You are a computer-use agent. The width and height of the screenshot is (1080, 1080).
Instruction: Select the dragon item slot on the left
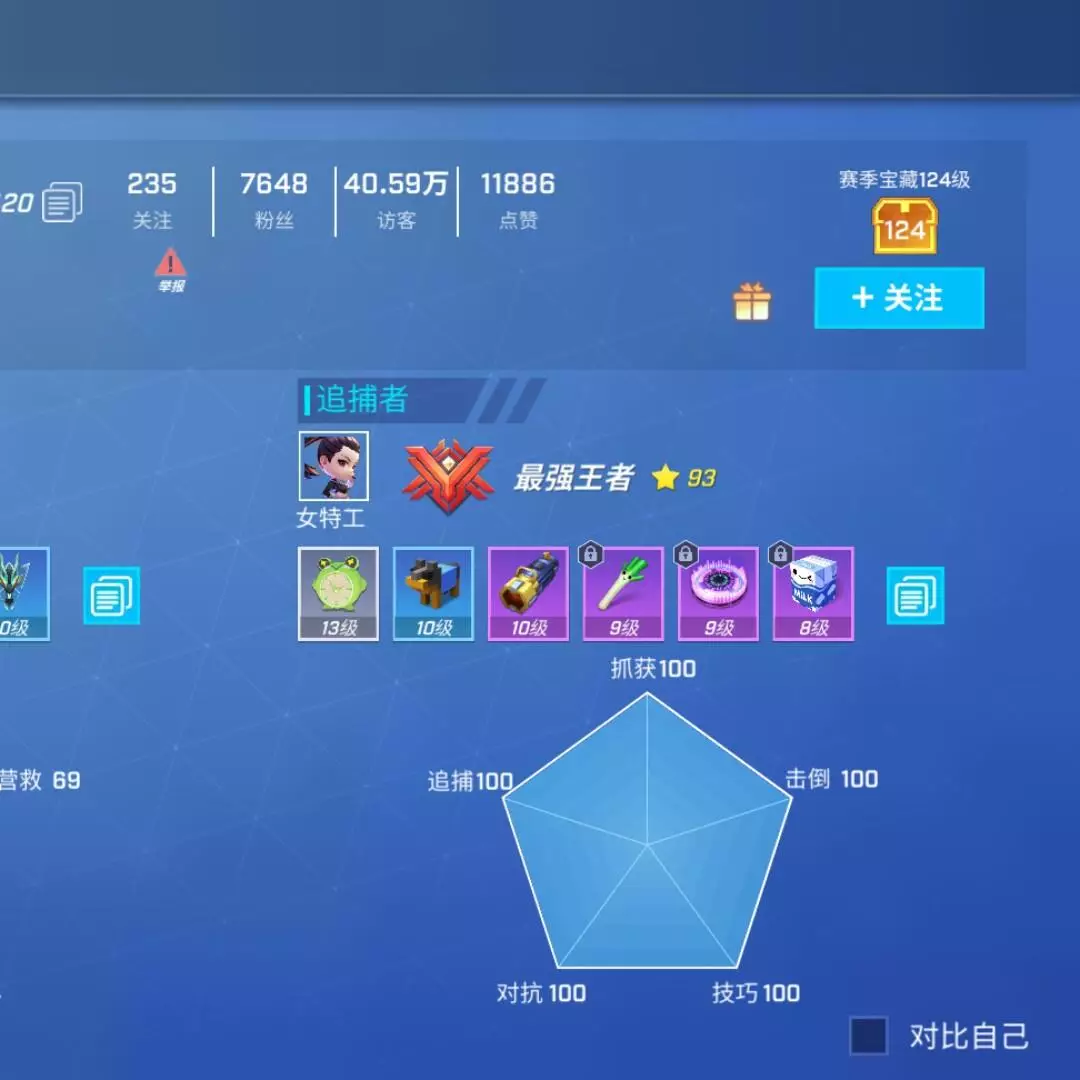pos(22,593)
